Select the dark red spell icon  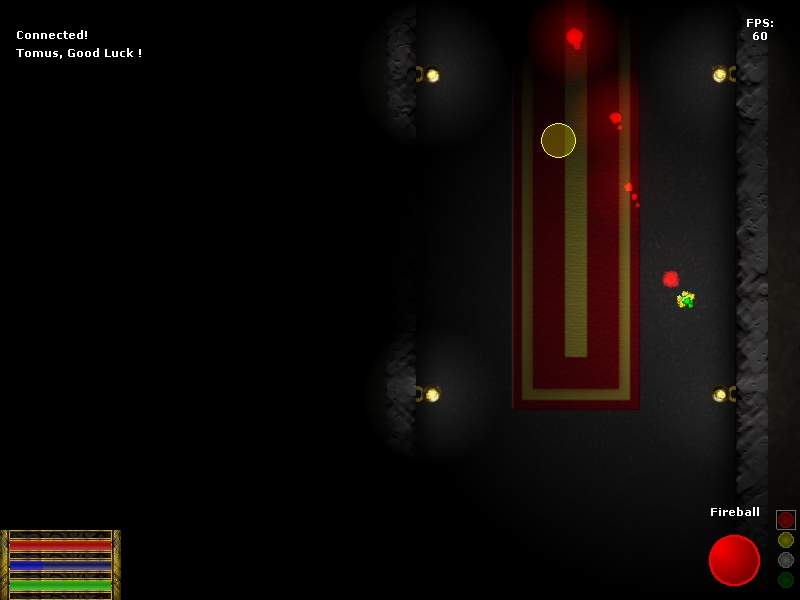coord(786,520)
